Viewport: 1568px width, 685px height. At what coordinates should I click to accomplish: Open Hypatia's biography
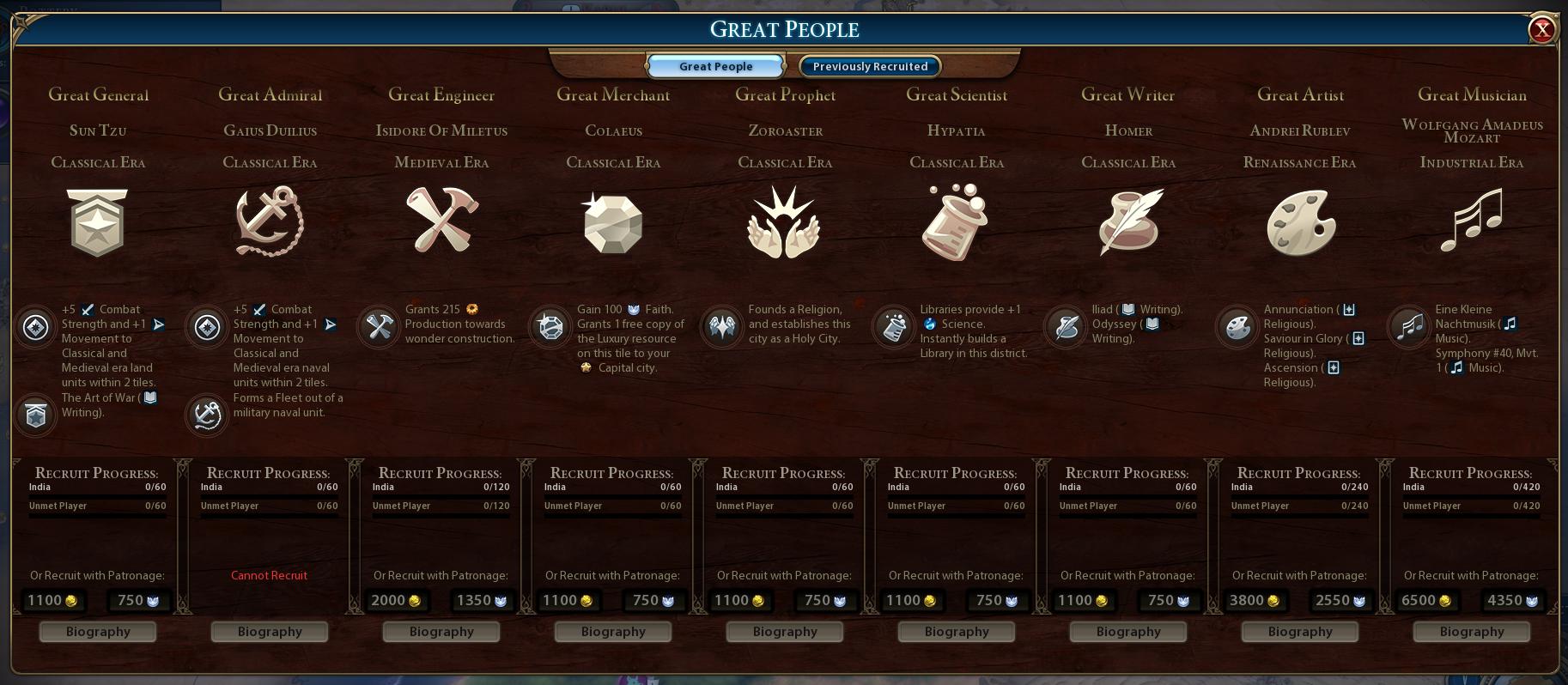tap(957, 632)
